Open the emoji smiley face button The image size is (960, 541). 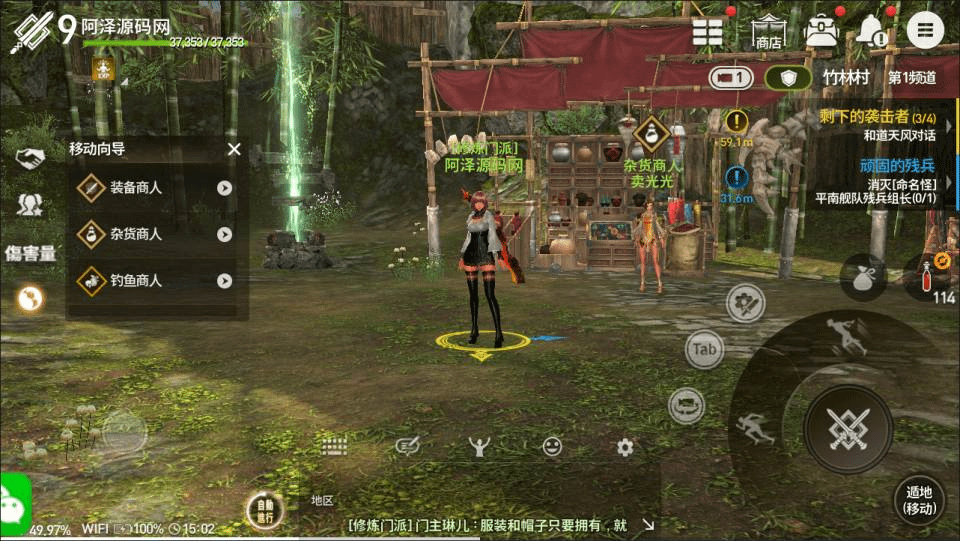tap(552, 447)
